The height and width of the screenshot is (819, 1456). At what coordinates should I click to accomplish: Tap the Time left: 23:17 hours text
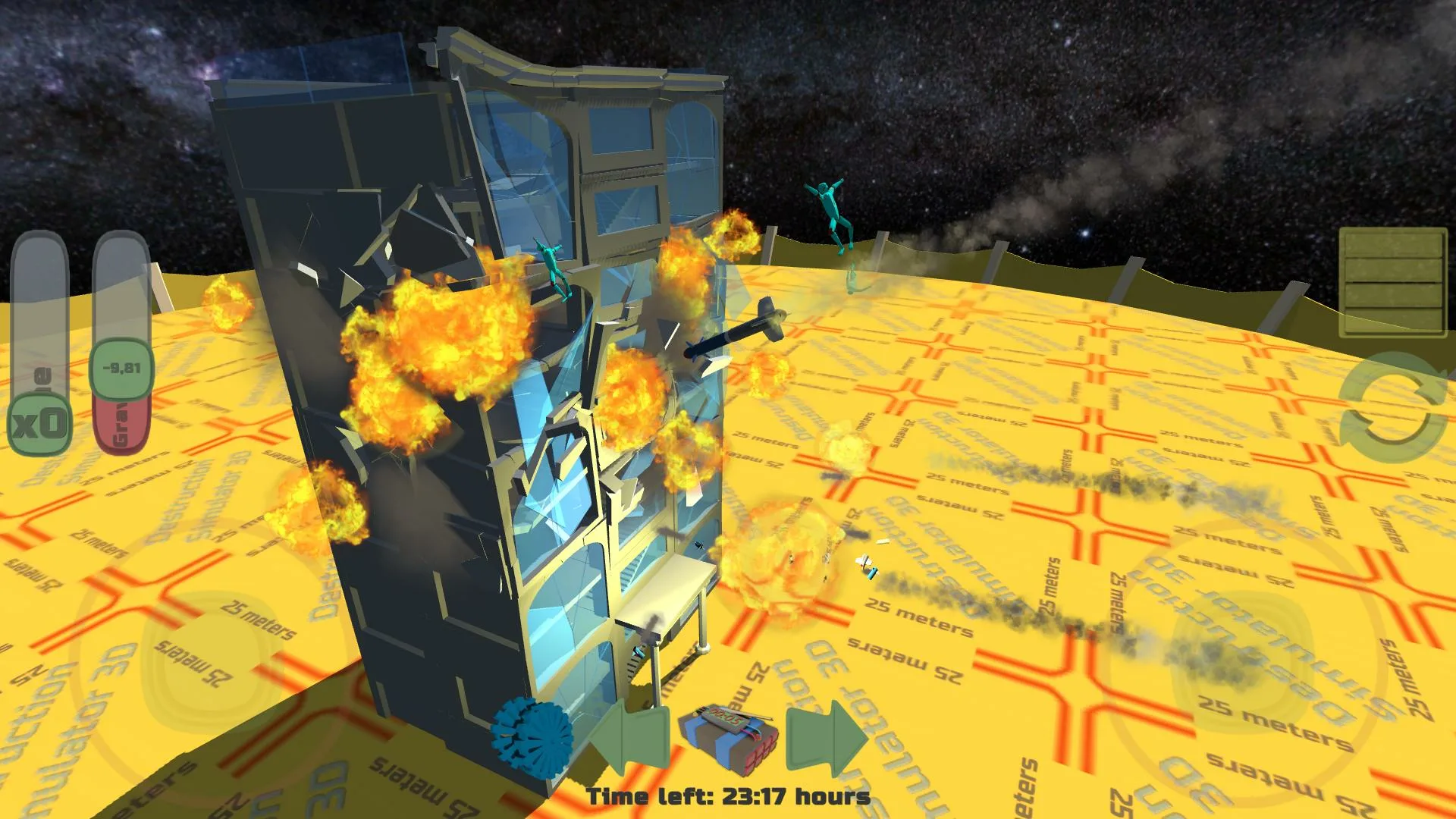728,796
